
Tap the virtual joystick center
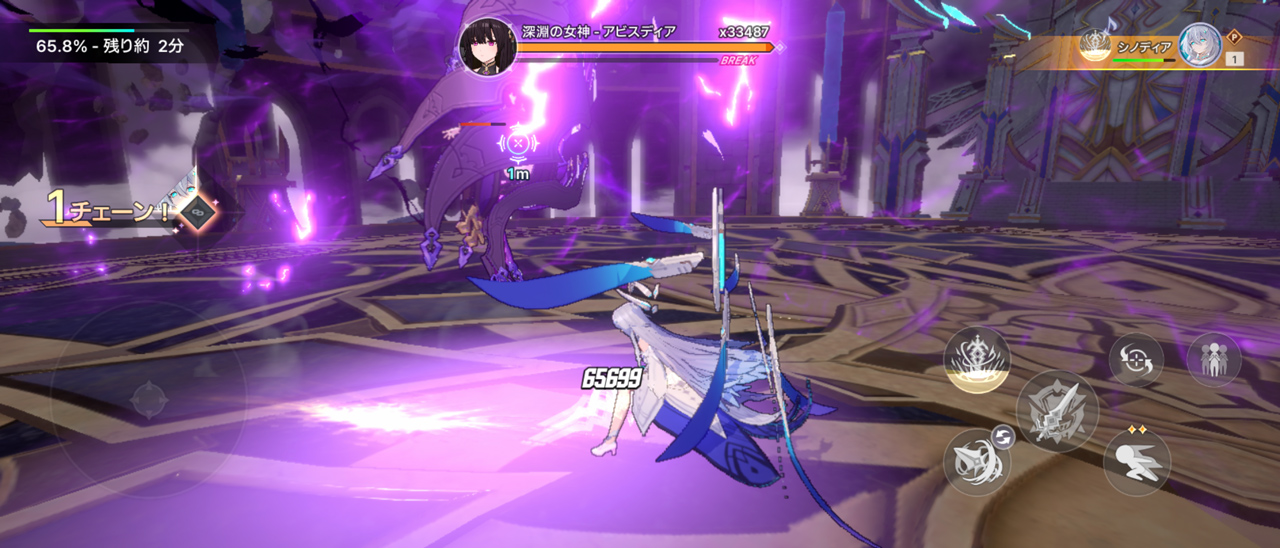click(x=149, y=400)
